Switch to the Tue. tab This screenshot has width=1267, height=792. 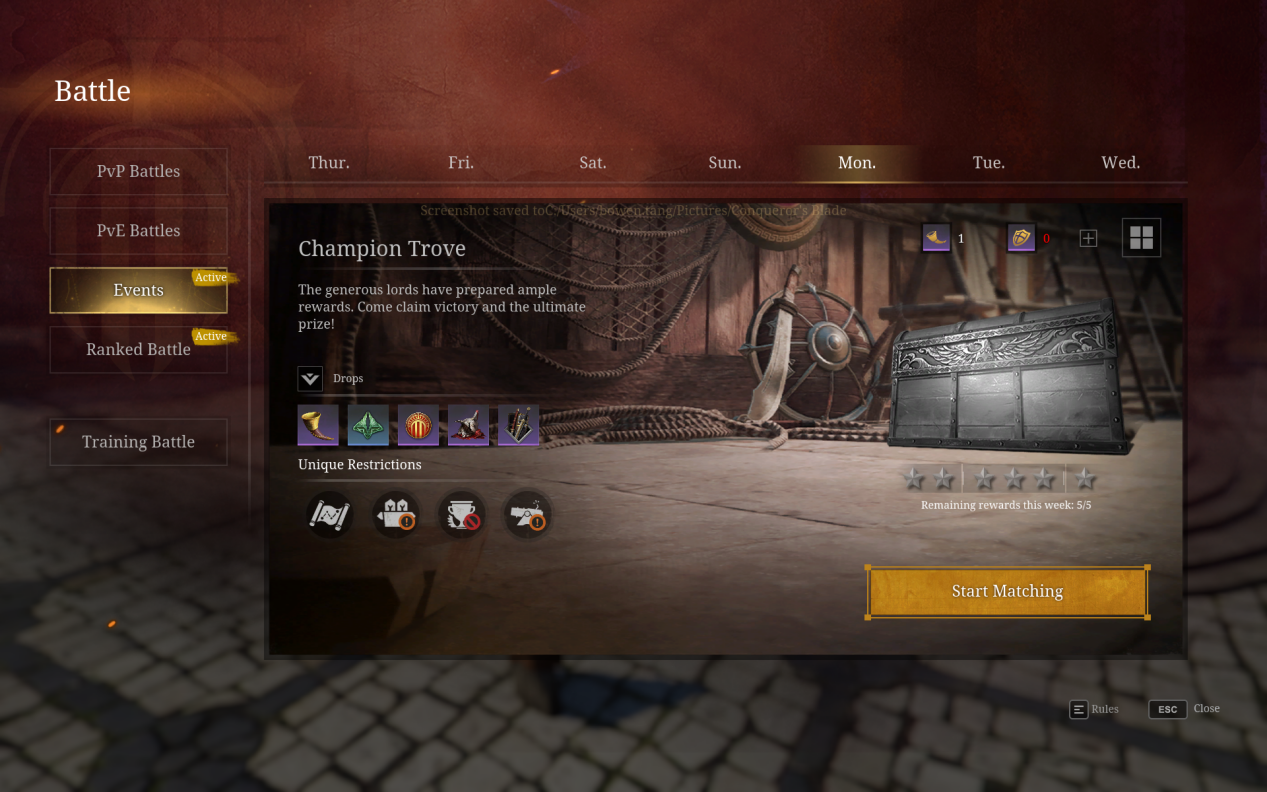pos(989,162)
